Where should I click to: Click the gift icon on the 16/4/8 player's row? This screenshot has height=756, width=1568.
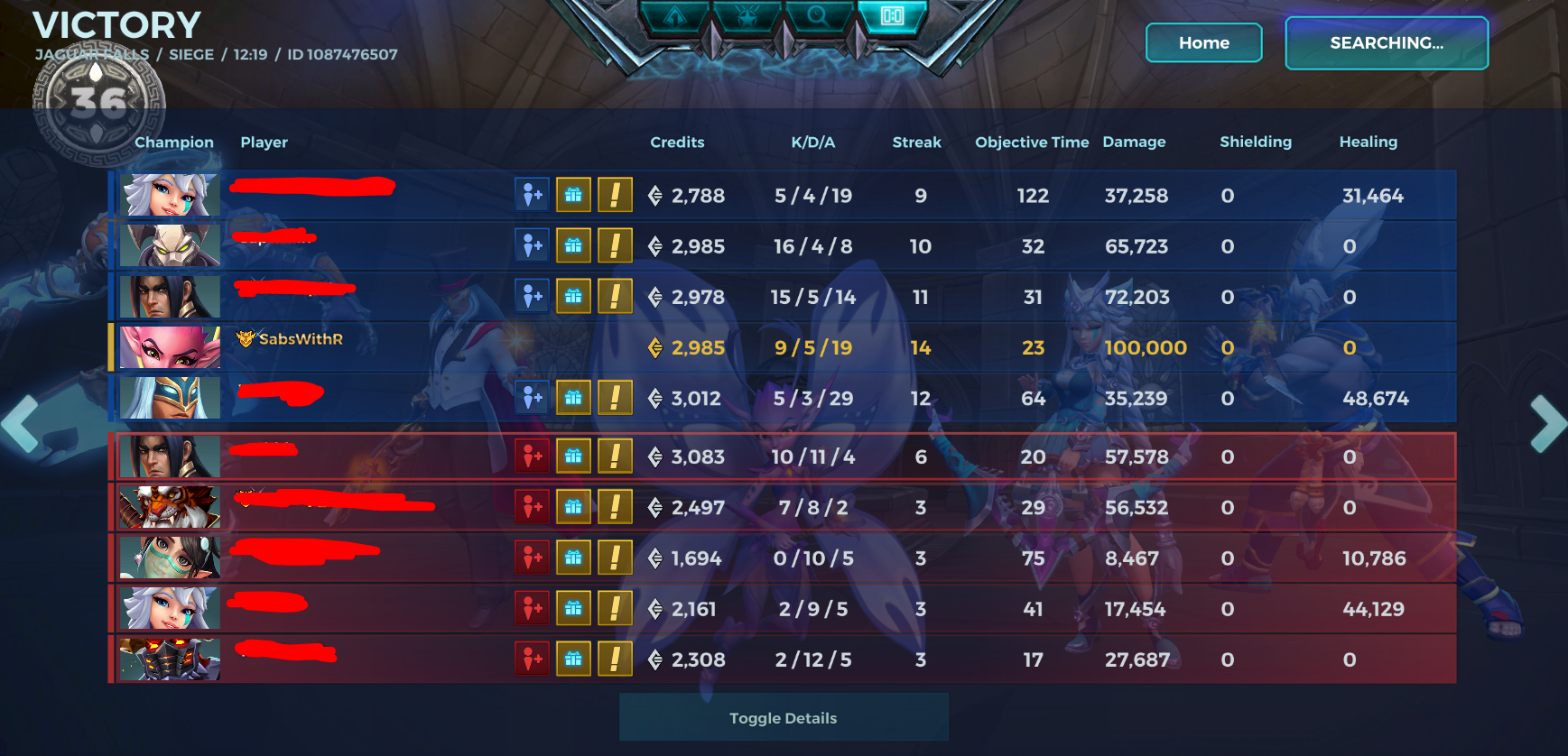[573, 245]
